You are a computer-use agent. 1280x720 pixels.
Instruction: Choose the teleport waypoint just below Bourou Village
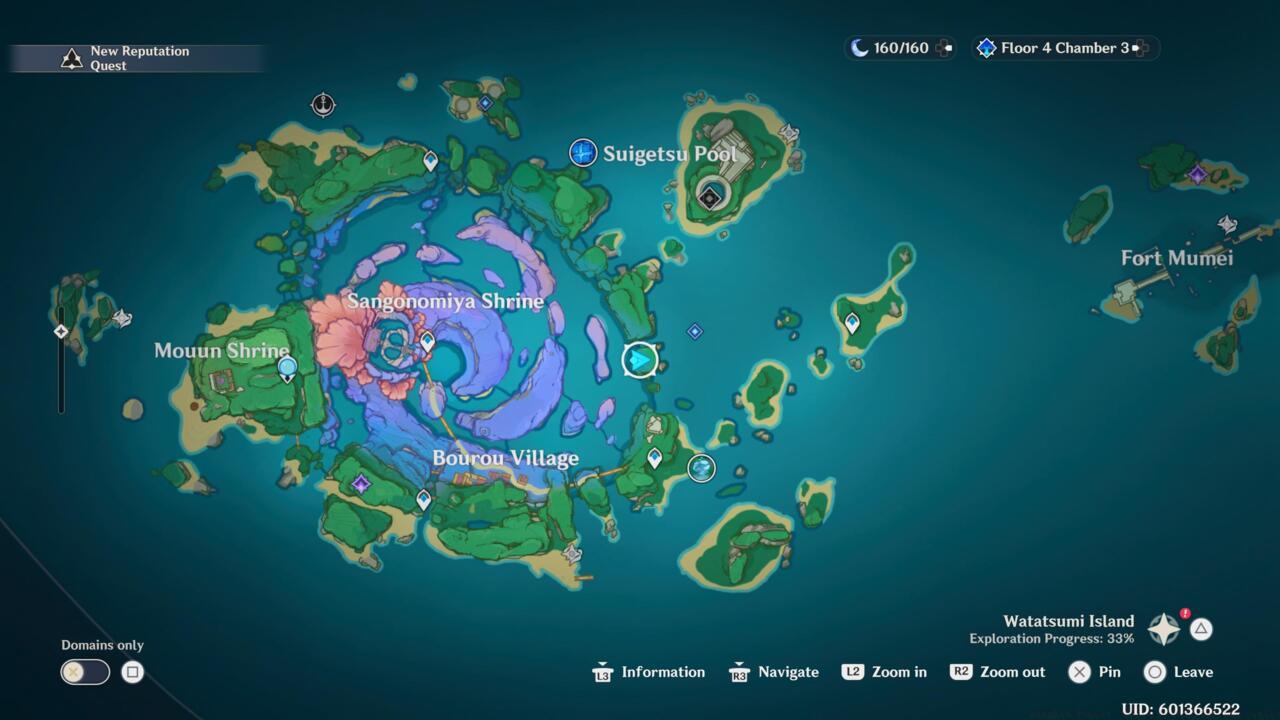point(424,499)
